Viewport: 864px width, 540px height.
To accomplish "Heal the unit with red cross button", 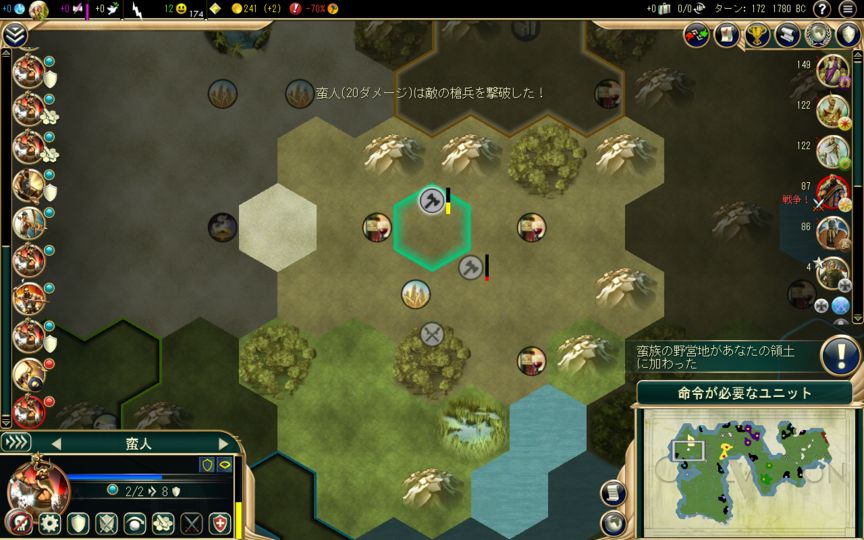I will click(x=219, y=523).
